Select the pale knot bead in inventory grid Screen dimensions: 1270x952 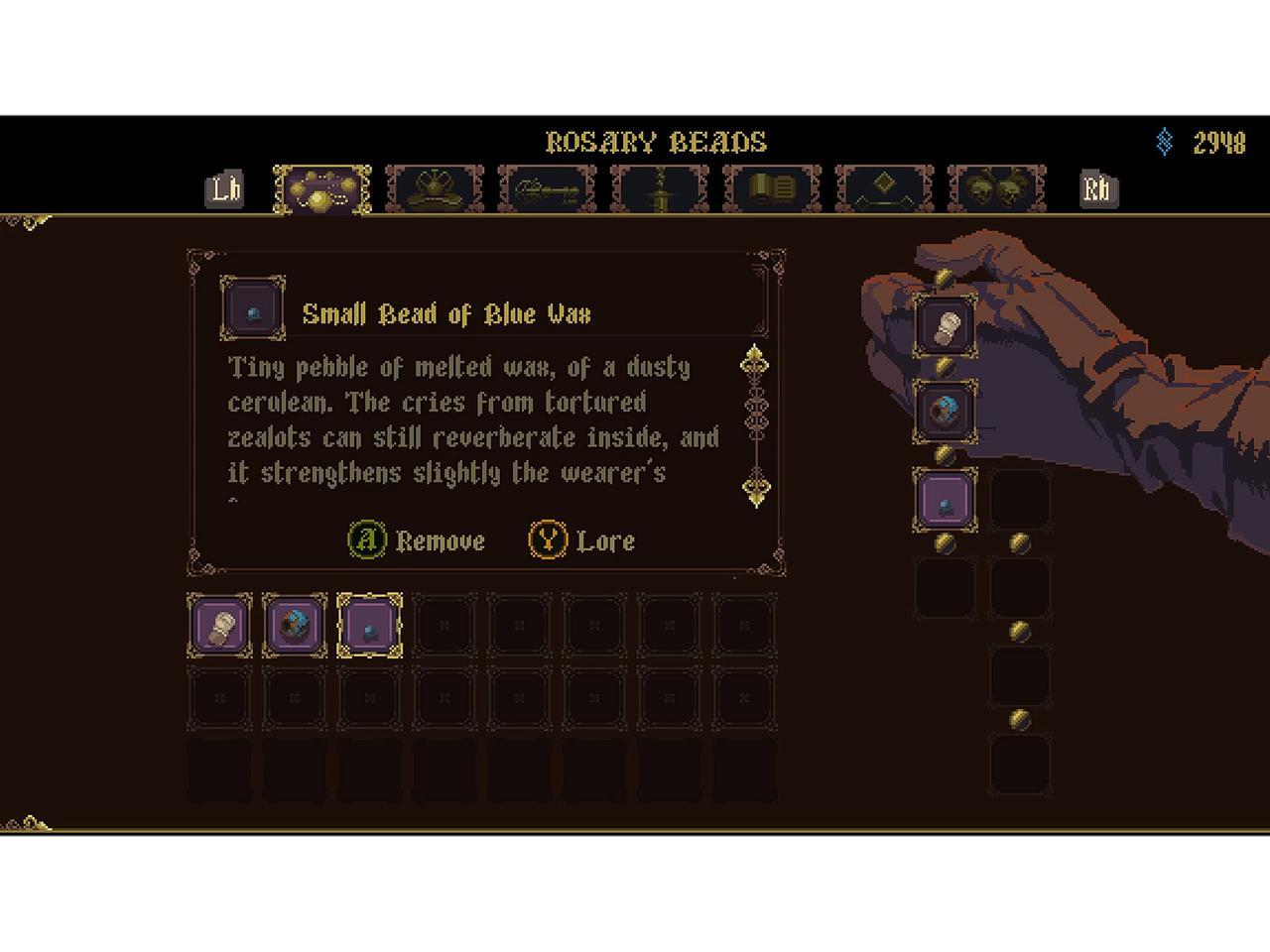click(219, 626)
